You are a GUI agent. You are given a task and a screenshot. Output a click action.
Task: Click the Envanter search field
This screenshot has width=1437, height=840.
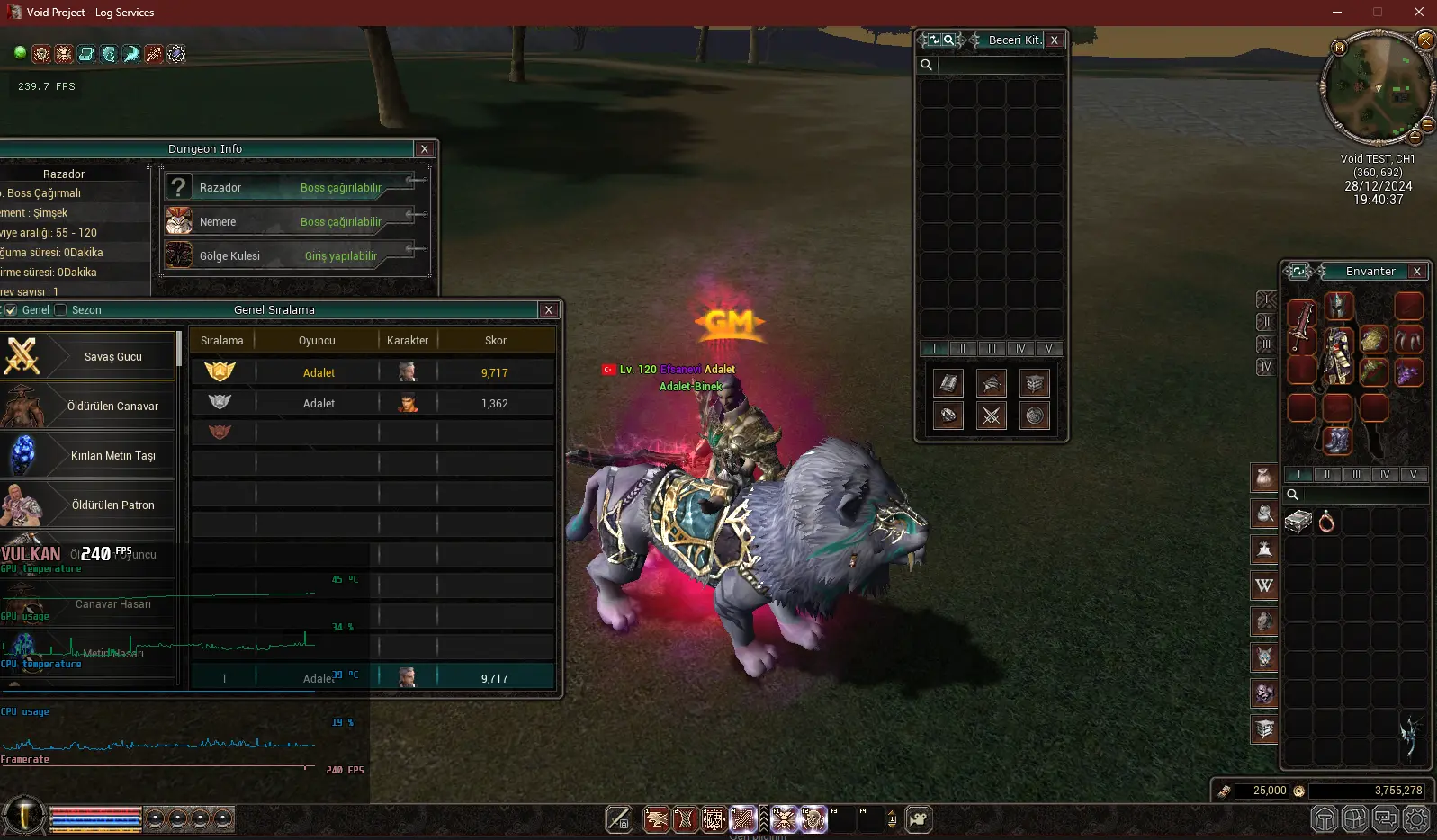1365,495
